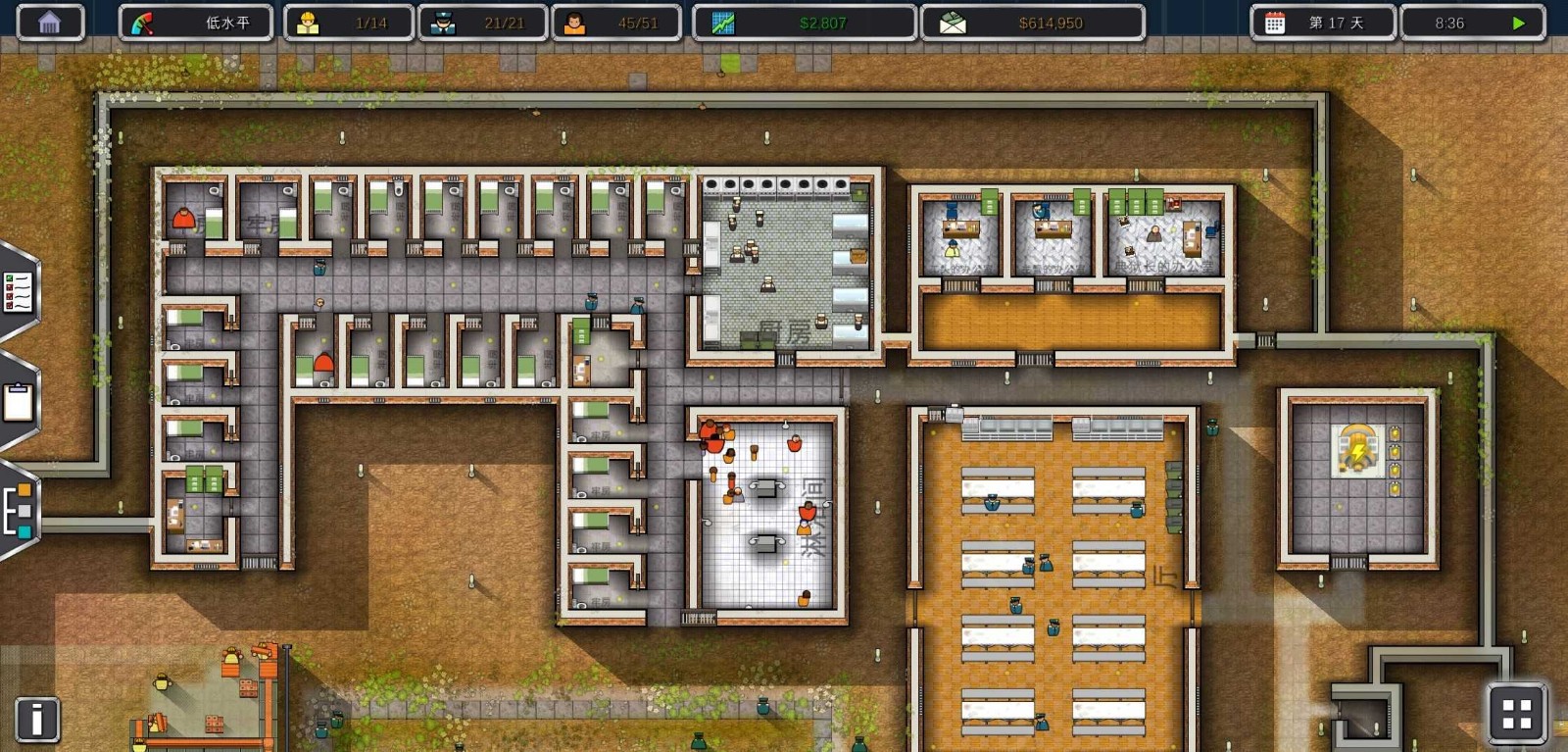The height and width of the screenshot is (752, 1568).
Task: Open the clipboard side tab
Action: pyautogui.click(x=19, y=402)
